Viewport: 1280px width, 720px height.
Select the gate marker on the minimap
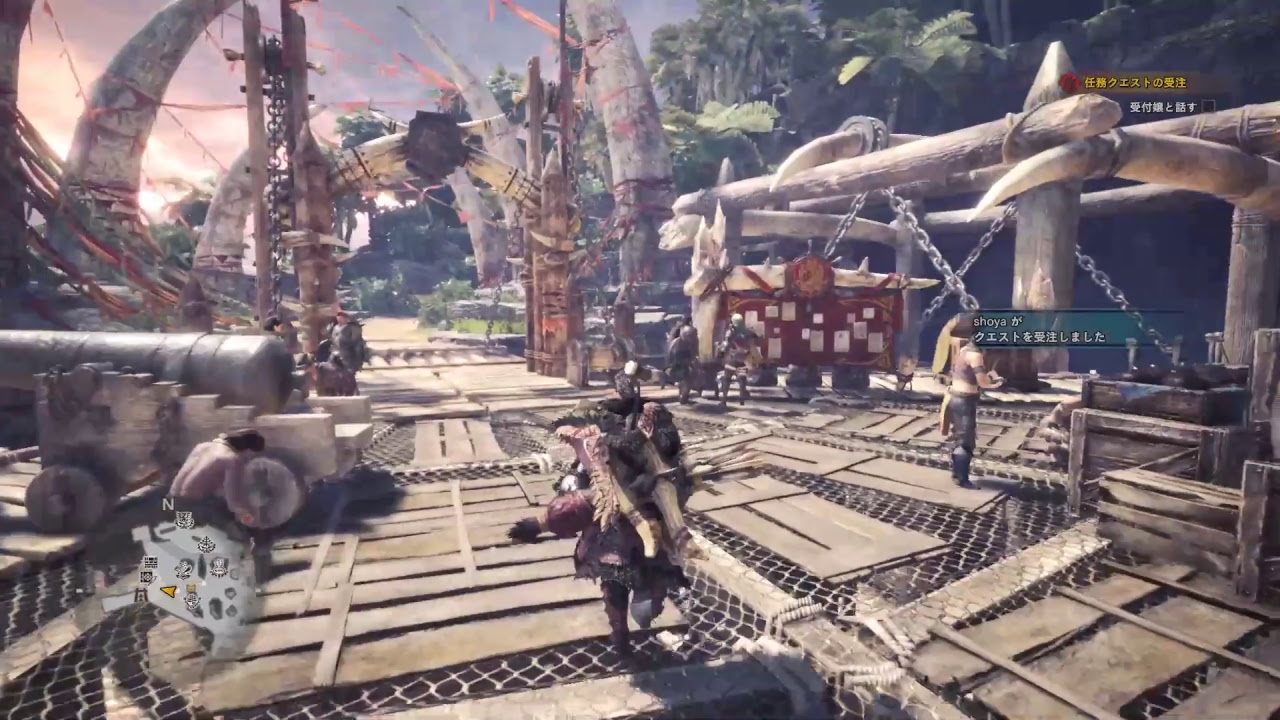pyautogui.click(x=141, y=594)
